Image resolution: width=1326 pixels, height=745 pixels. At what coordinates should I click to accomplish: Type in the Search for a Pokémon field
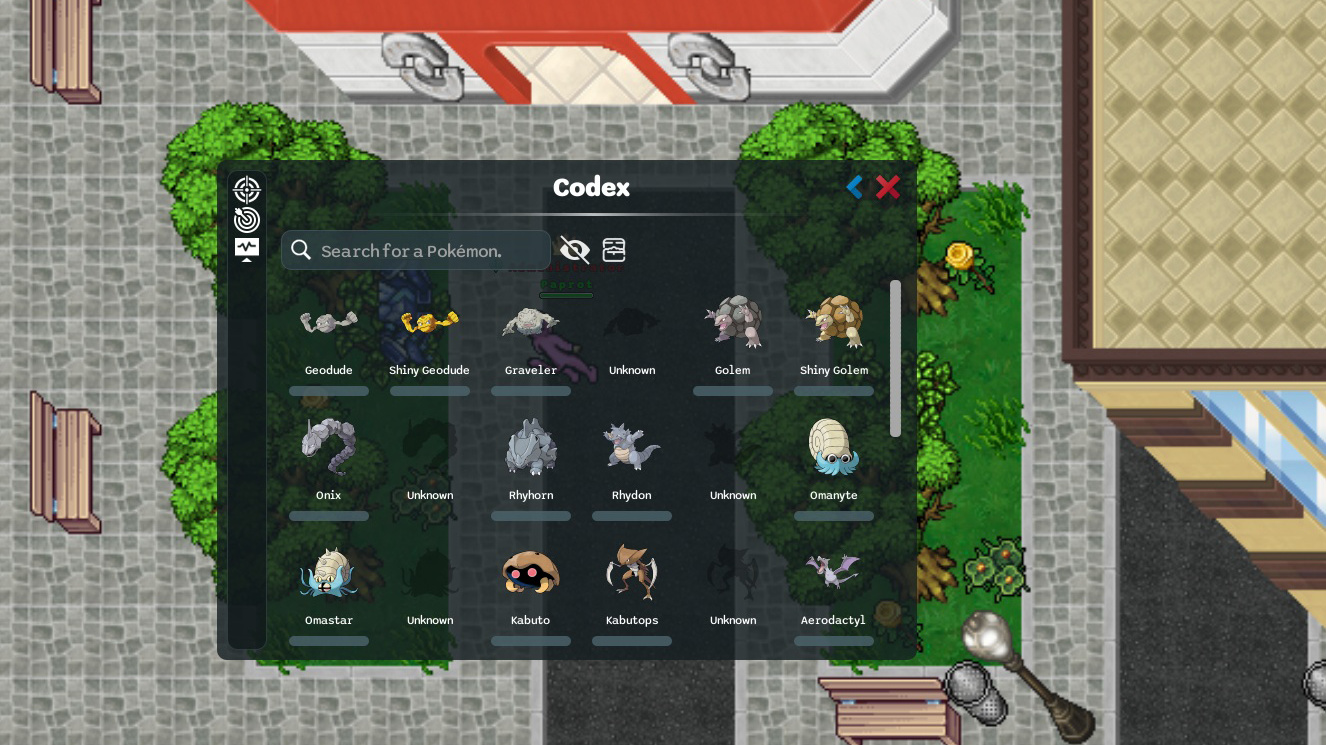[420, 250]
